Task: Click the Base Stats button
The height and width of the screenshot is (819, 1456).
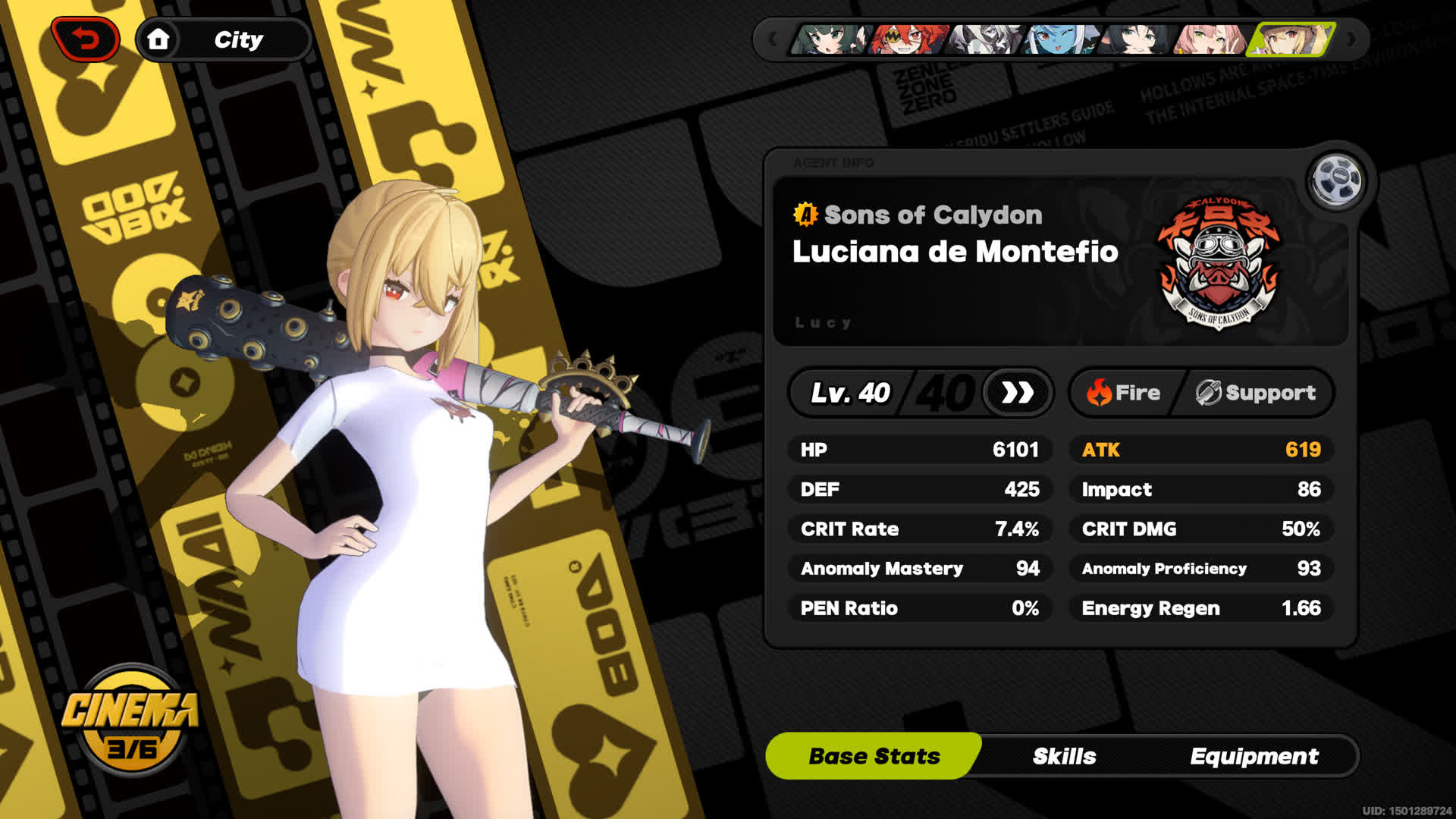Action: [874, 755]
